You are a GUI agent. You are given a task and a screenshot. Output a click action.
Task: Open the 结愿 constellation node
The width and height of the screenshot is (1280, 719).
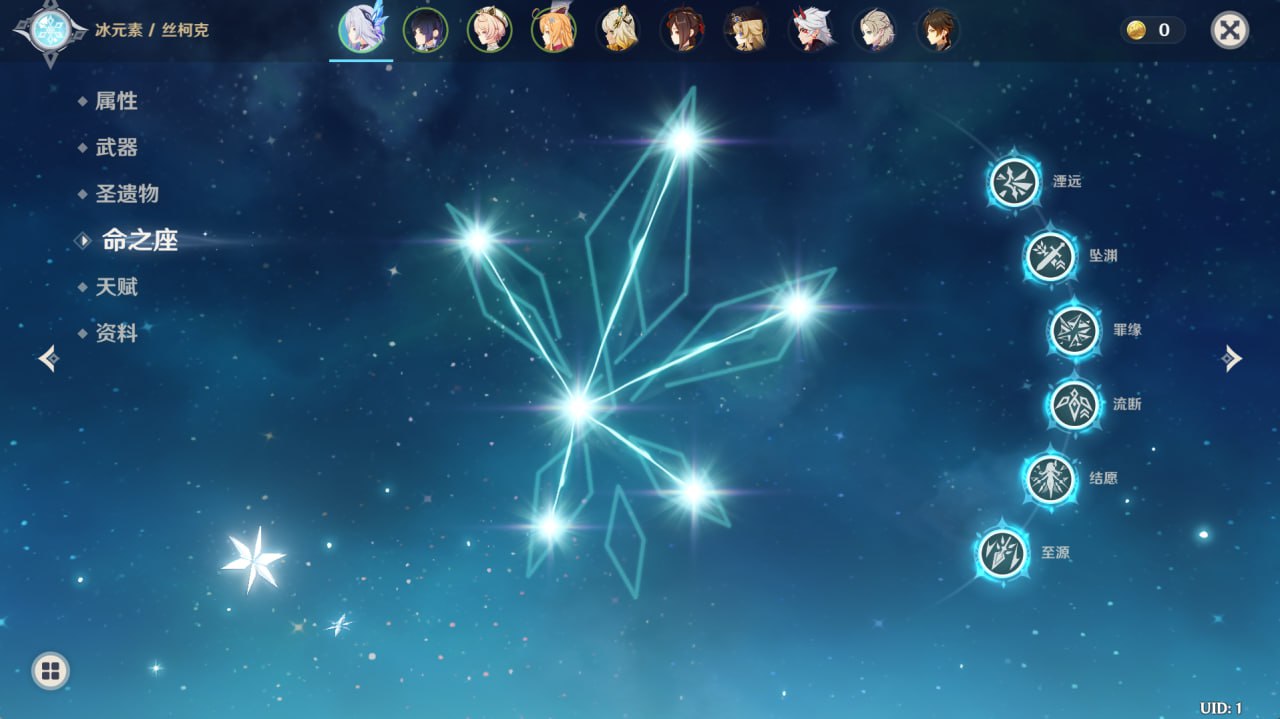point(1050,478)
